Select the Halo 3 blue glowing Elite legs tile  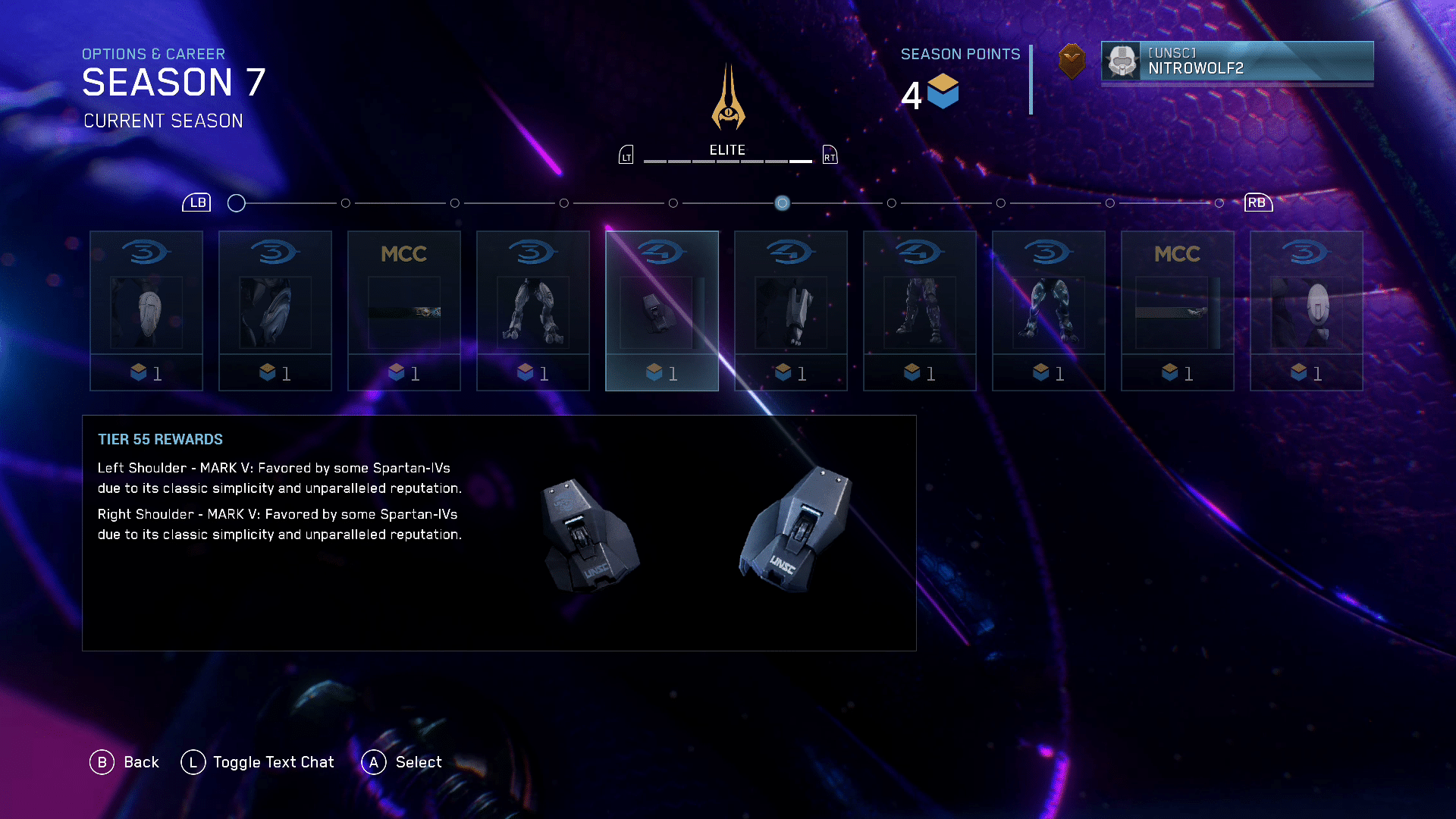click(1048, 310)
